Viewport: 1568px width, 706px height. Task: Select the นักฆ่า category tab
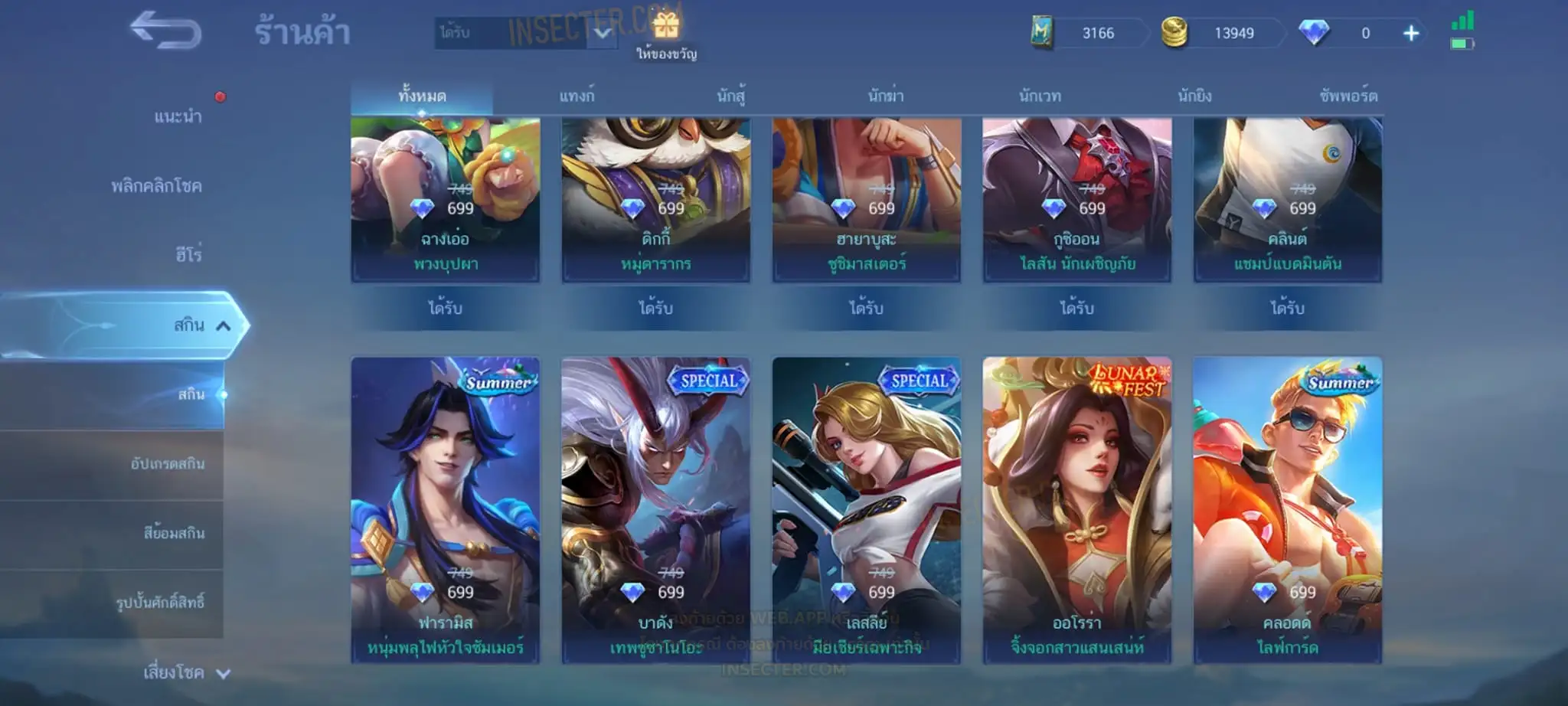(886, 96)
